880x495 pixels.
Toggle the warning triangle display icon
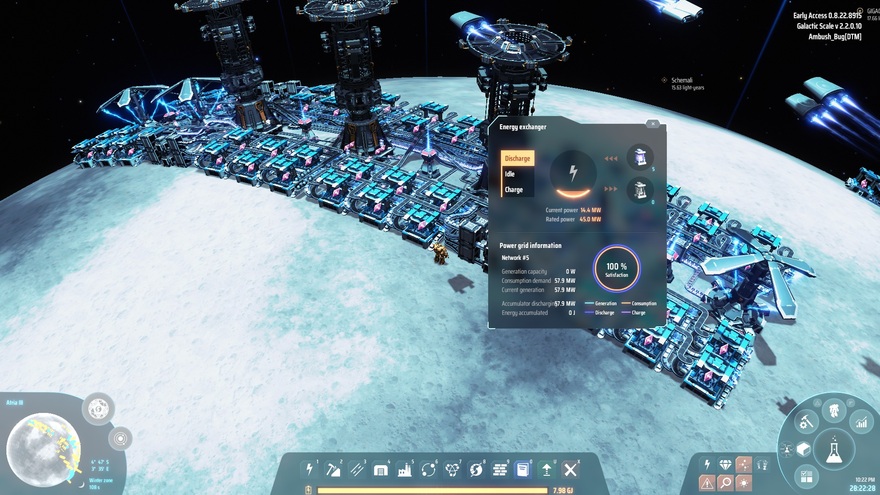(x=707, y=483)
